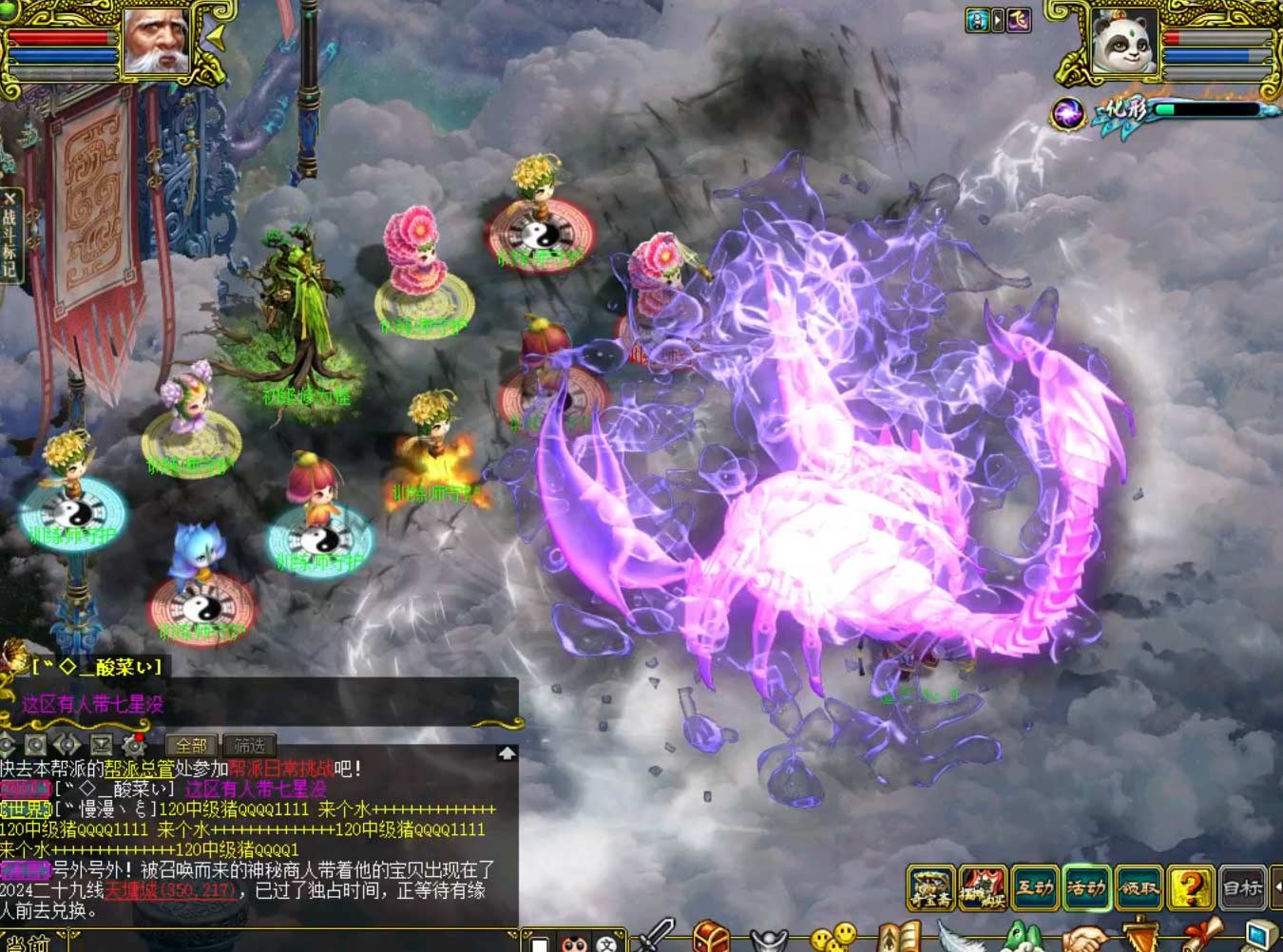Open the 奇宝斋 treasure shop
The image size is (1283, 952).
click(x=930, y=888)
